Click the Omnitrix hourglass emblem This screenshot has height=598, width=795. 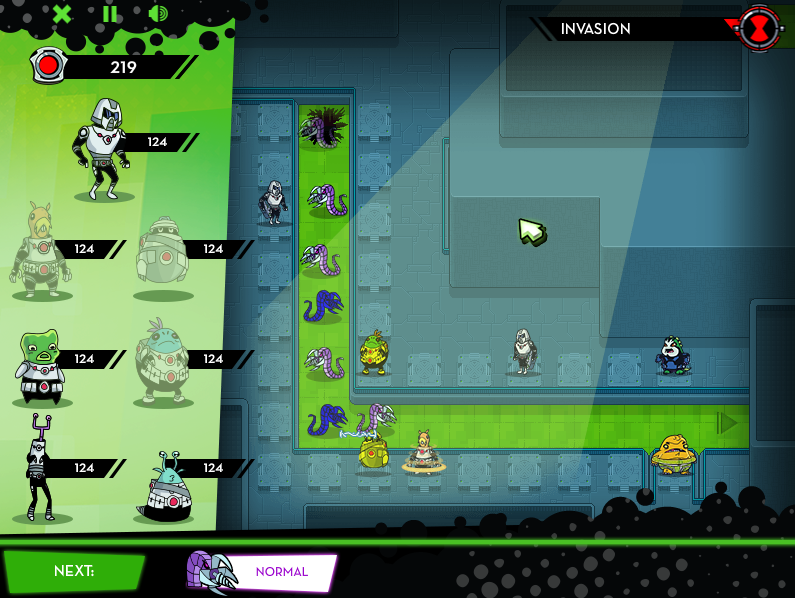(x=760, y=29)
